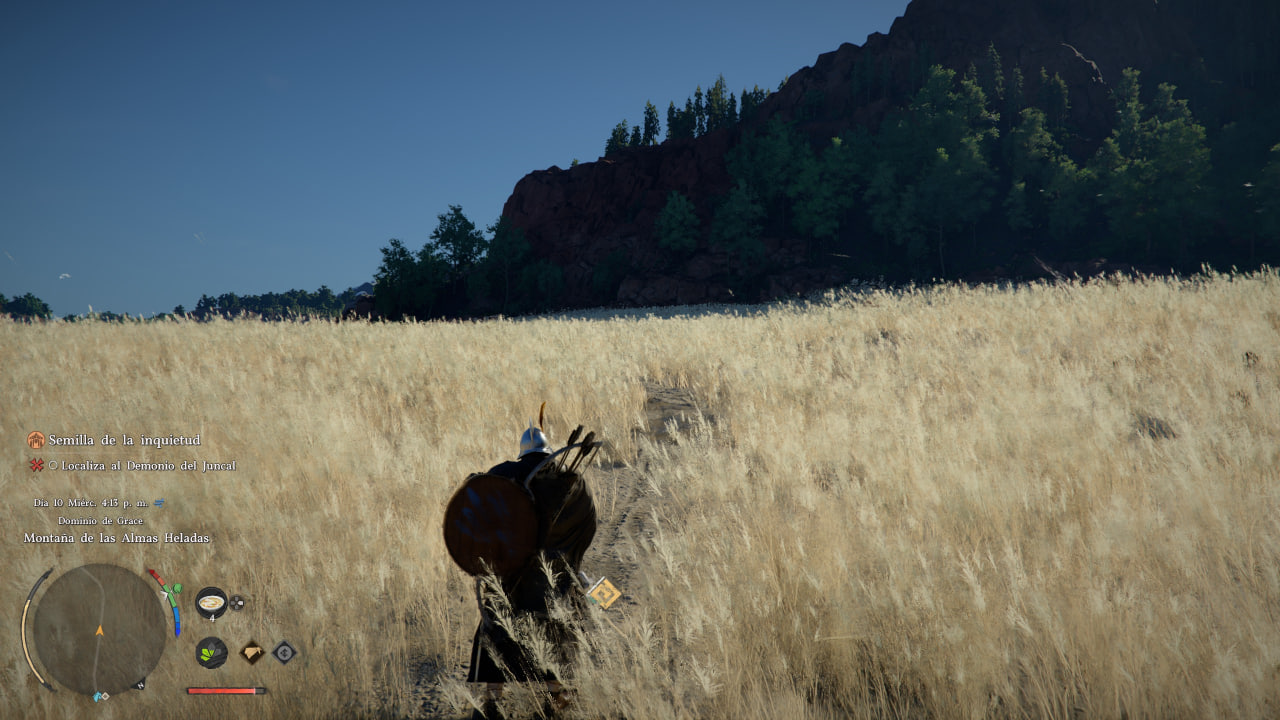Click the red crossed quest marker icon

point(37,465)
